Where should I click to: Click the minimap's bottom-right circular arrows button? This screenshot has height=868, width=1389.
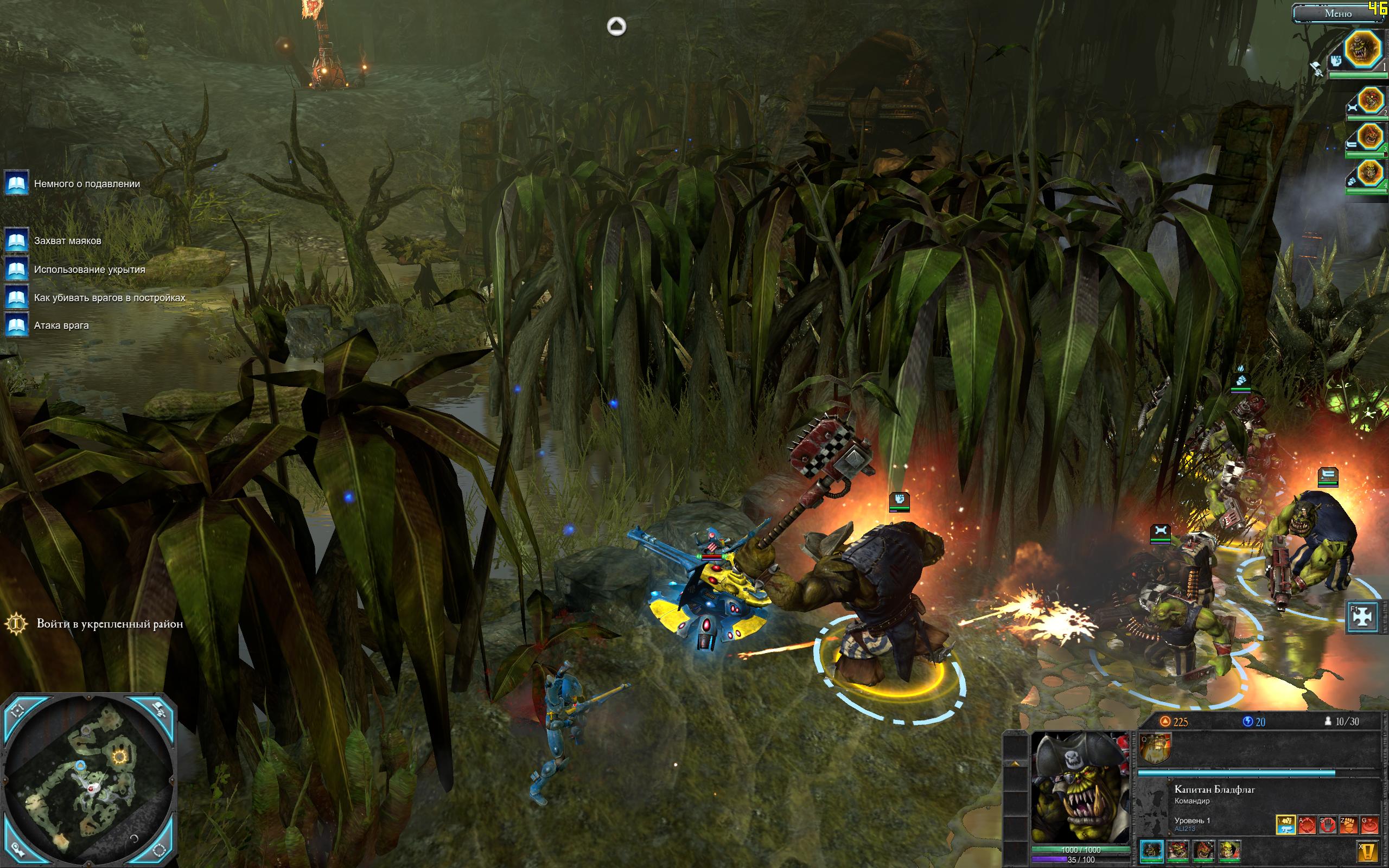(x=160, y=850)
